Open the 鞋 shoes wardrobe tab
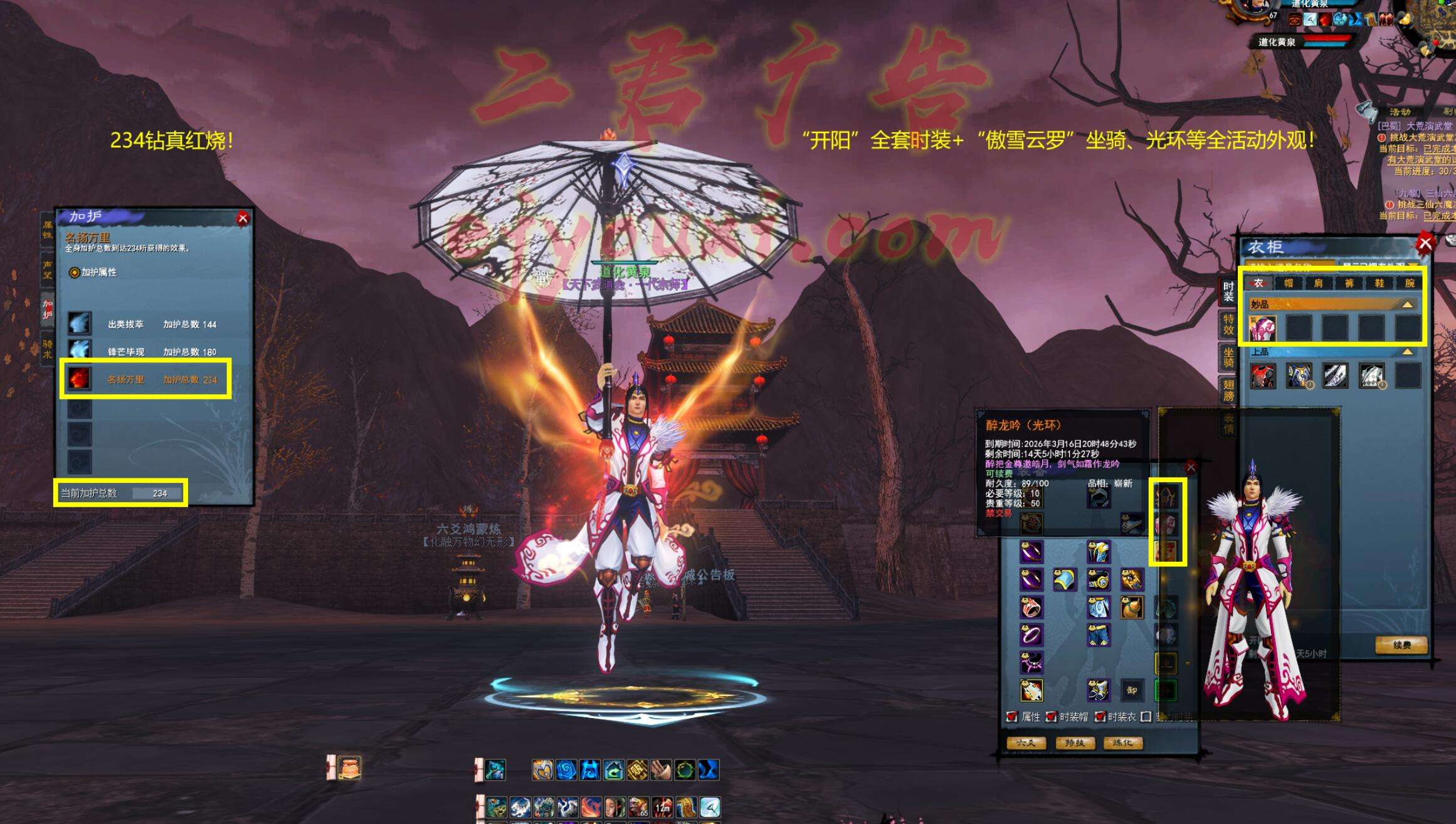The width and height of the screenshot is (1456, 824). pyautogui.click(x=1379, y=283)
